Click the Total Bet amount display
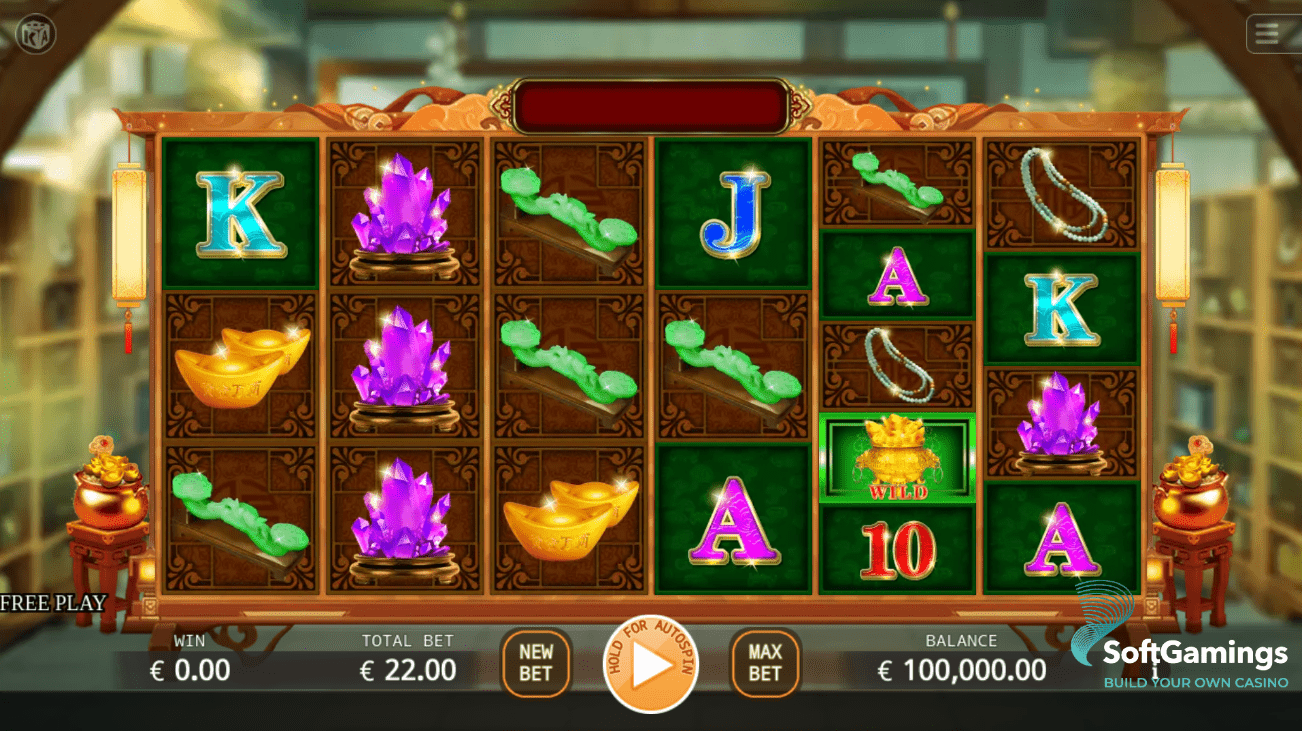Viewport: 1302px width, 731px height. (x=406, y=670)
